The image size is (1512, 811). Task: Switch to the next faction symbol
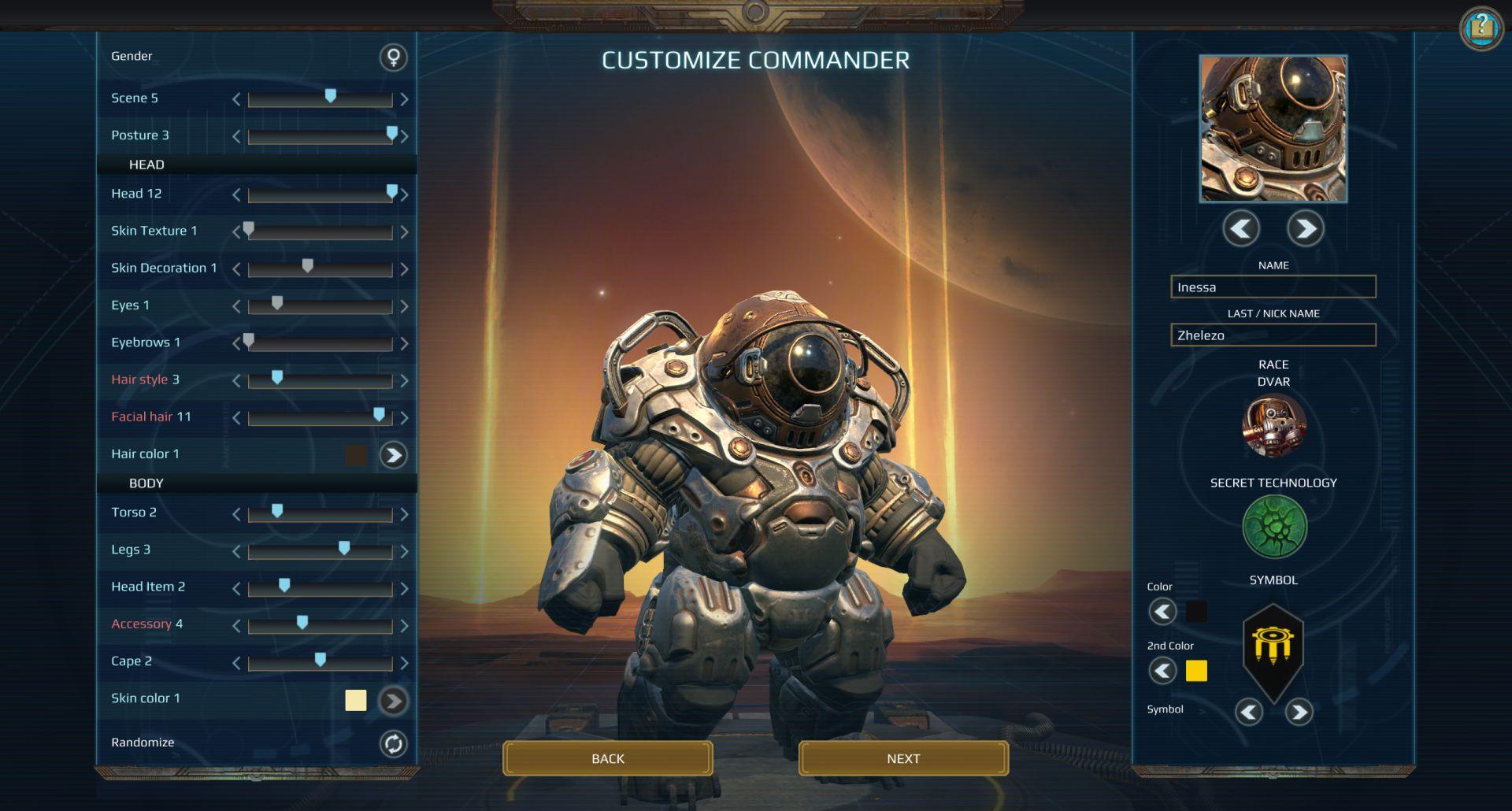pyautogui.click(x=1299, y=713)
